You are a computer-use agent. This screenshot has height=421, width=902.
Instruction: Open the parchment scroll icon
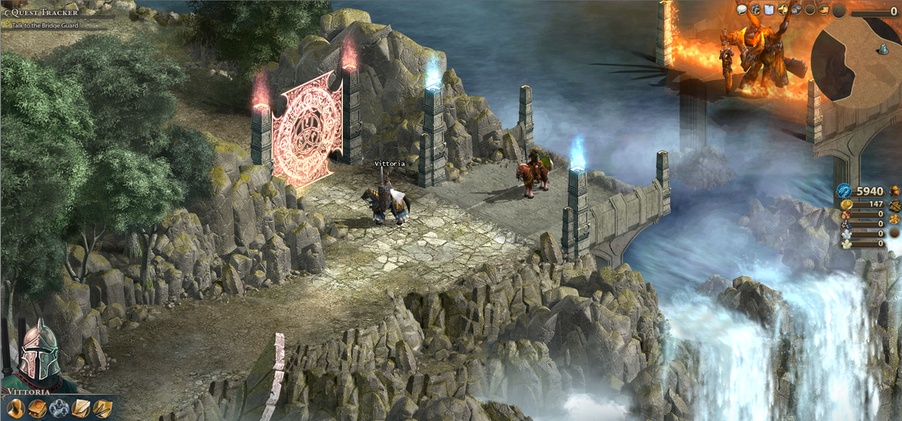(x=81, y=408)
